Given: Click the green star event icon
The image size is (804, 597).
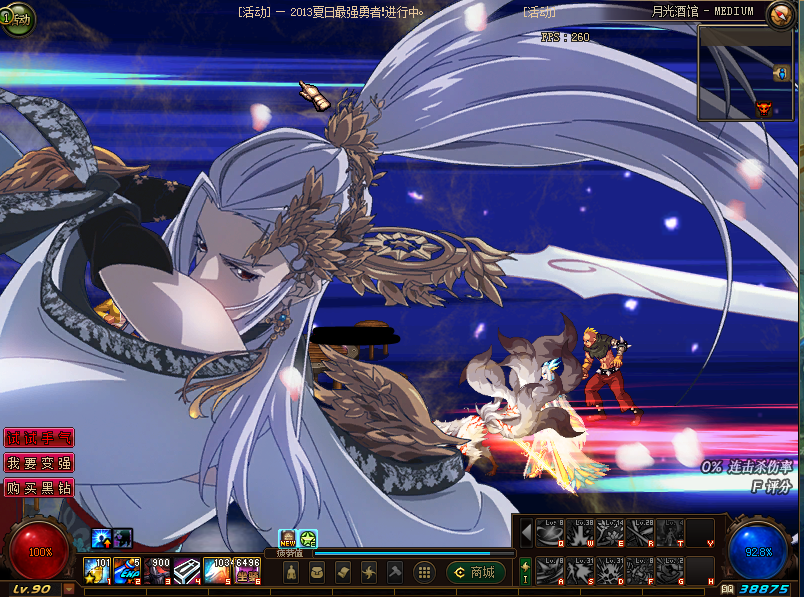Looking at the screenshot, I should [x=308, y=539].
